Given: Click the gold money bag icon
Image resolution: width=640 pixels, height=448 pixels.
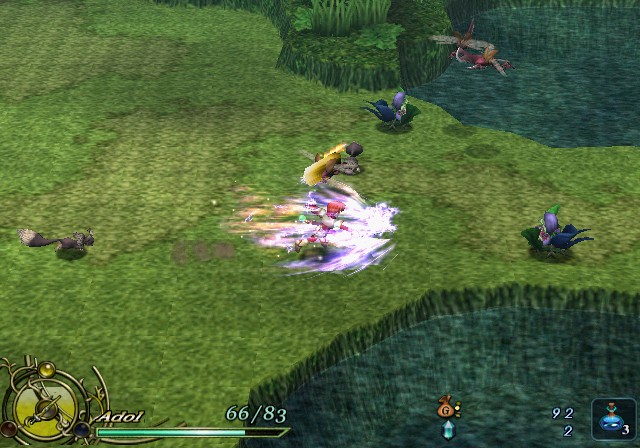Looking at the screenshot, I should (x=446, y=408).
